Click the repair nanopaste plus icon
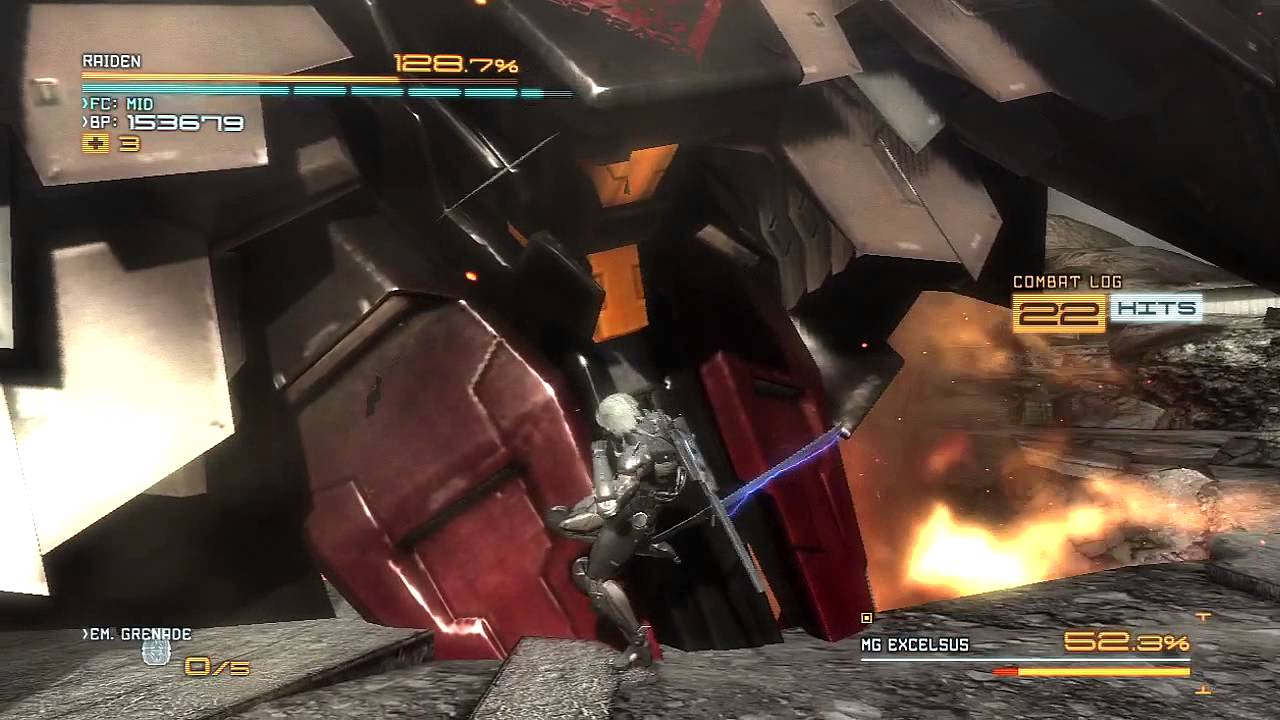This screenshot has height=720, width=1280. point(95,143)
